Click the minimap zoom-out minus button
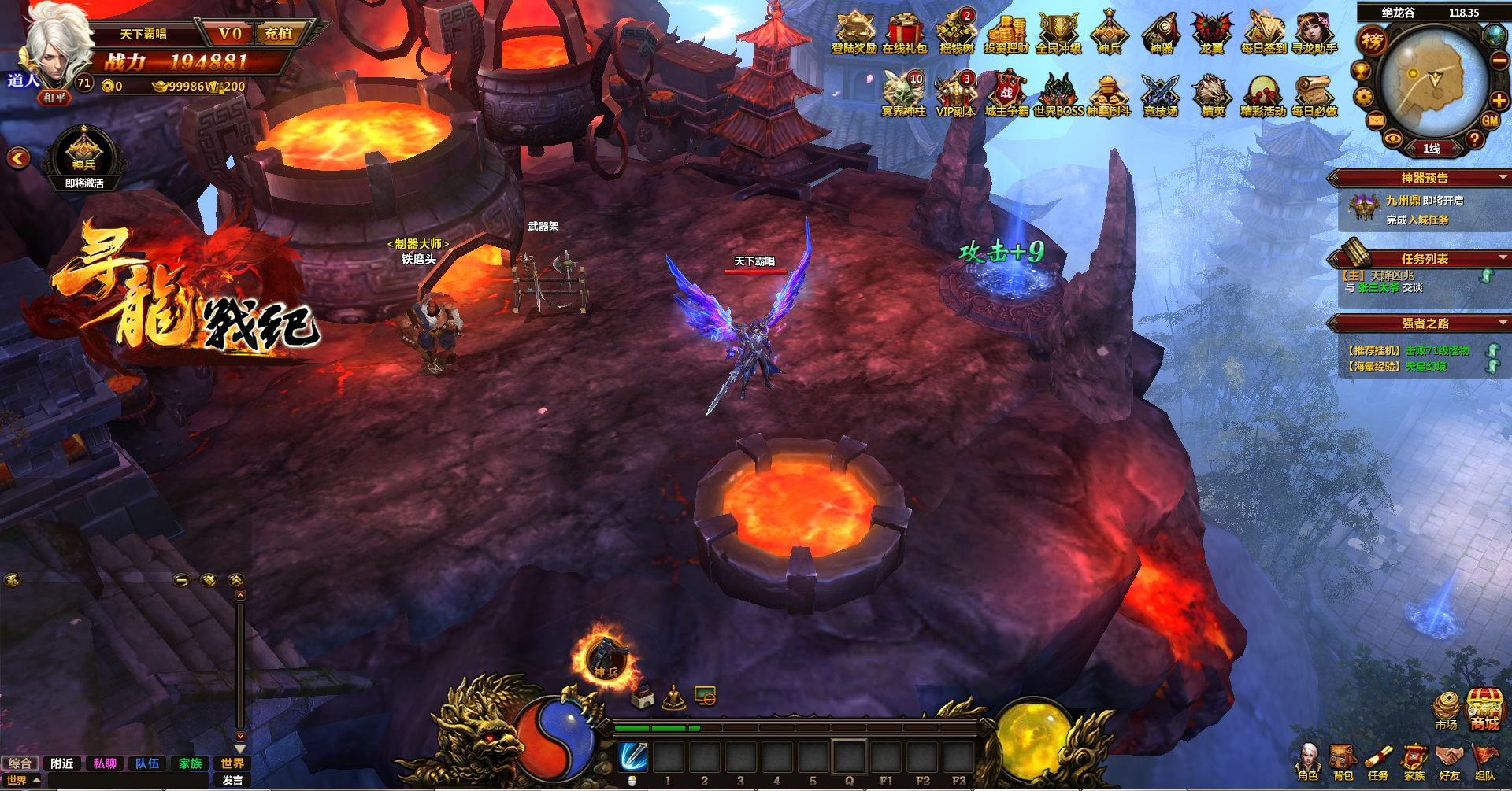 tap(1499, 61)
